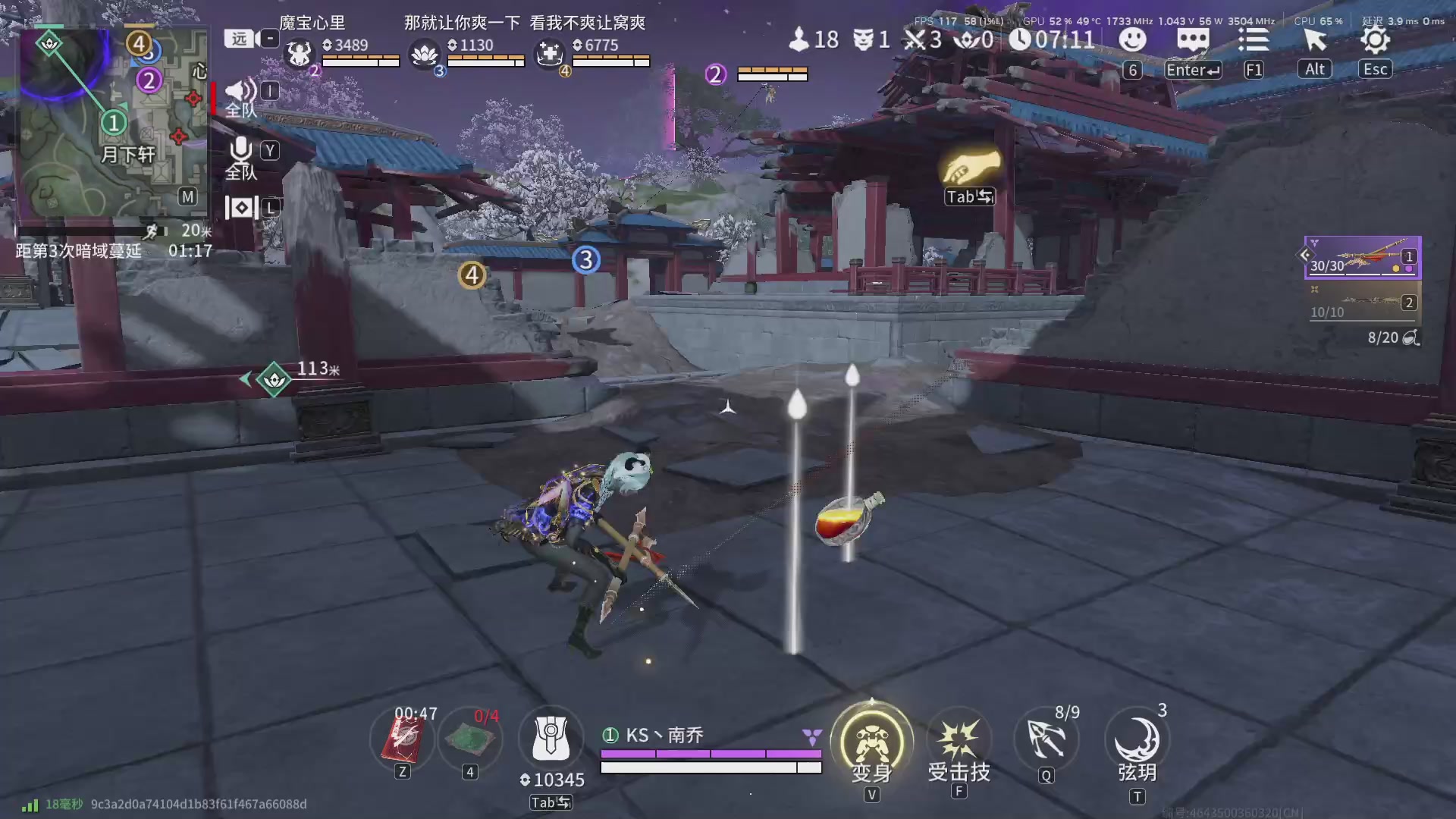Open the menu list icon next to F1

(x=1254, y=40)
